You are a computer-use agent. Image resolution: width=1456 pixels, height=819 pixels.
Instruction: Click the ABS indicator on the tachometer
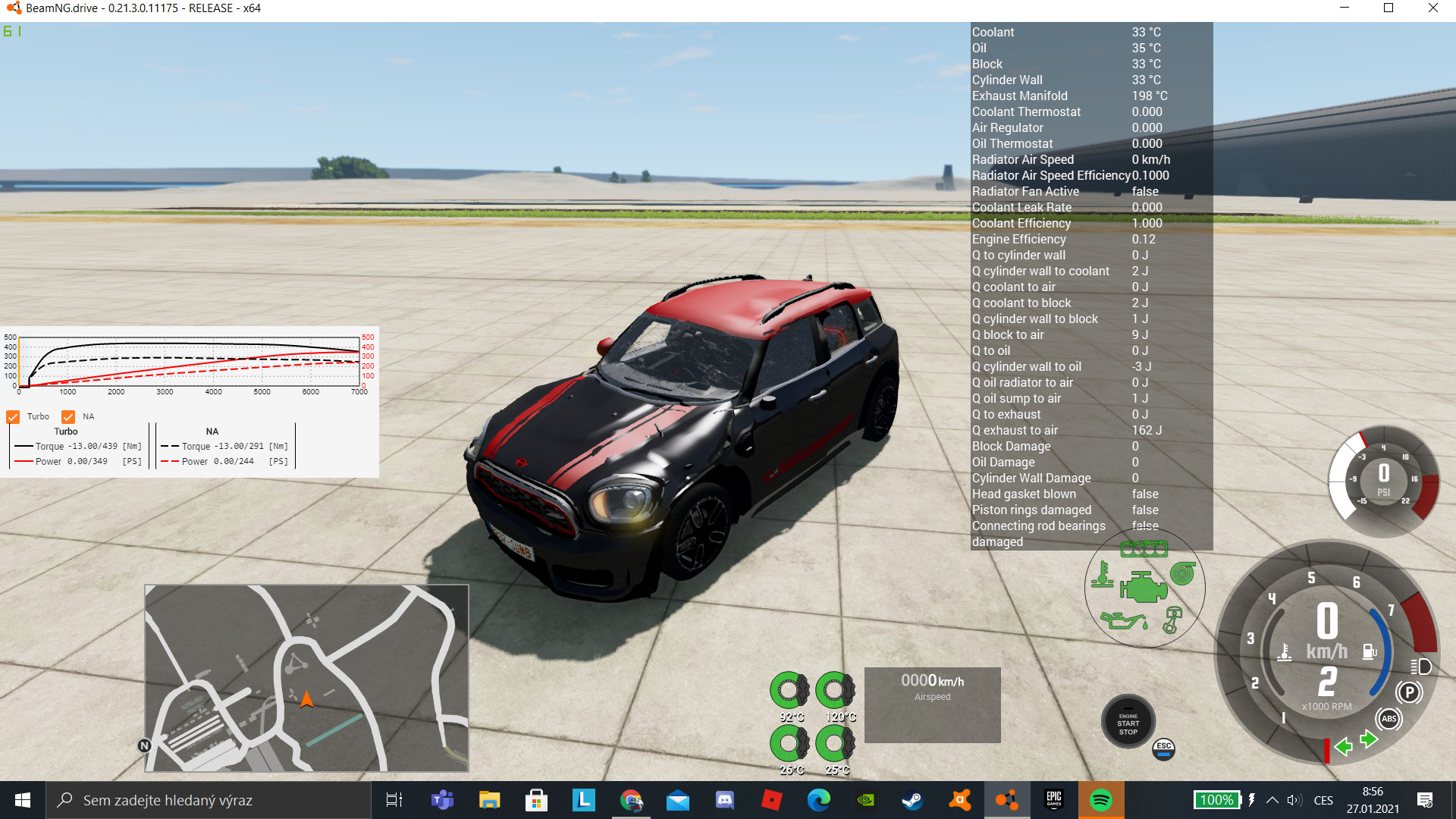(1389, 719)
